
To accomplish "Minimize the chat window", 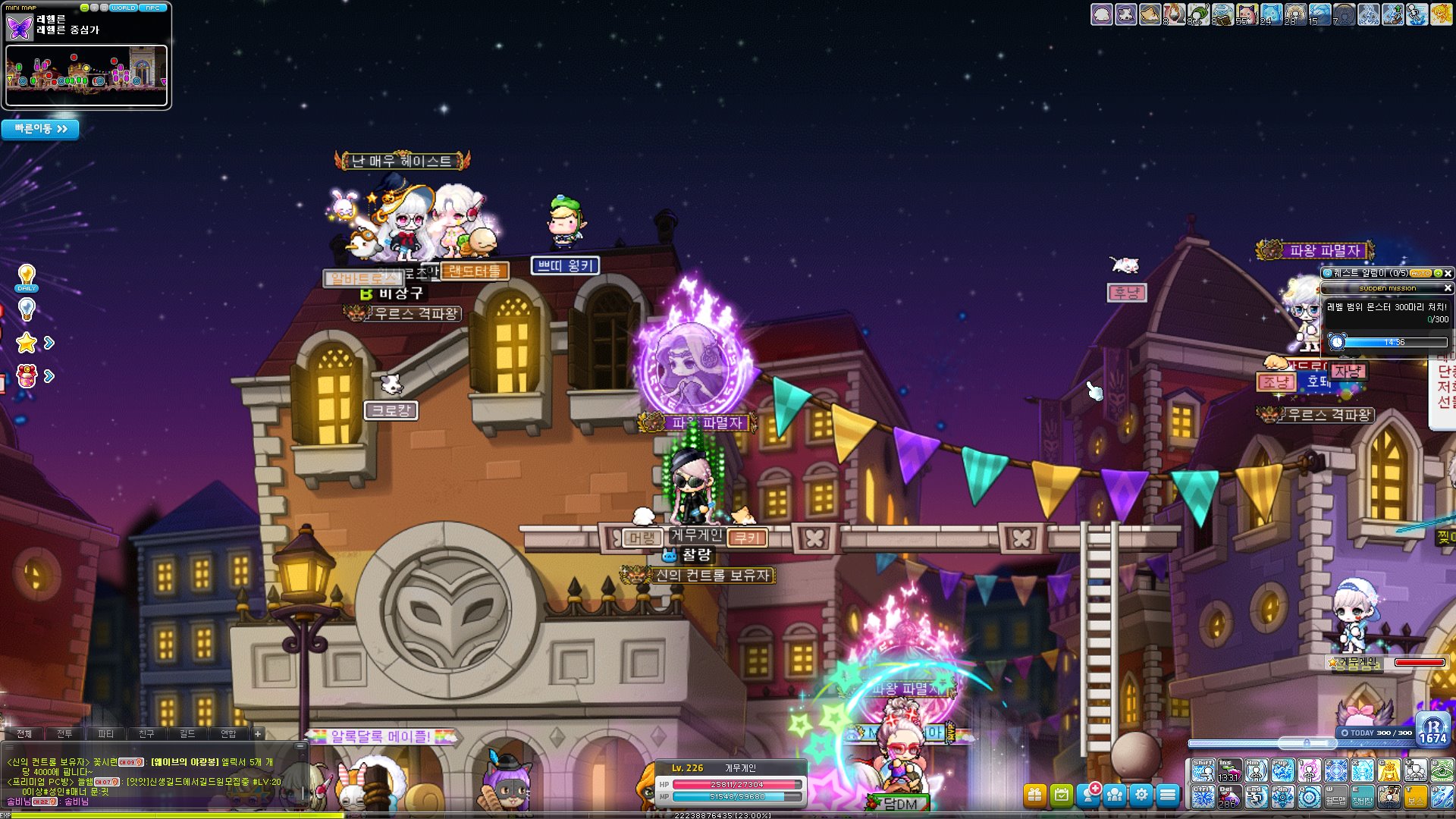I will 300,746.
